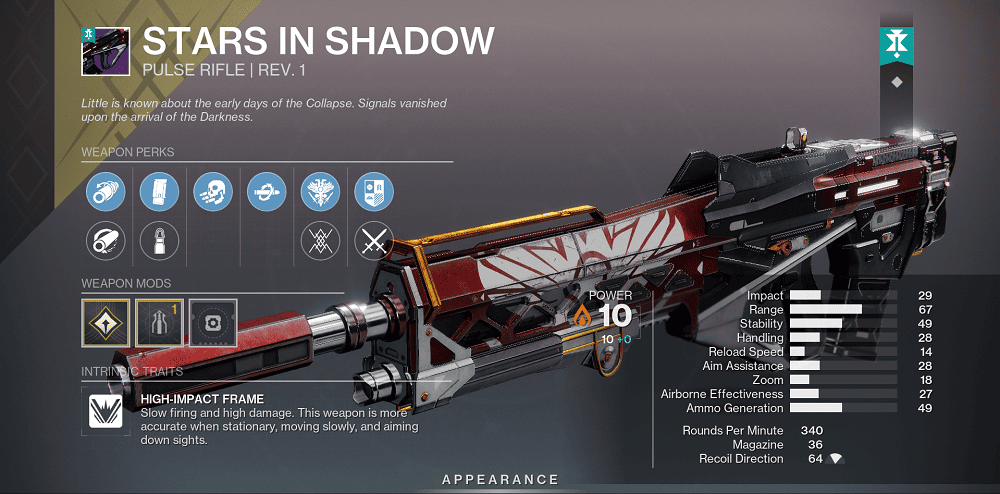
Task: Choose the alternate barrel perk in the bottom row
Action: pos(105,240)
